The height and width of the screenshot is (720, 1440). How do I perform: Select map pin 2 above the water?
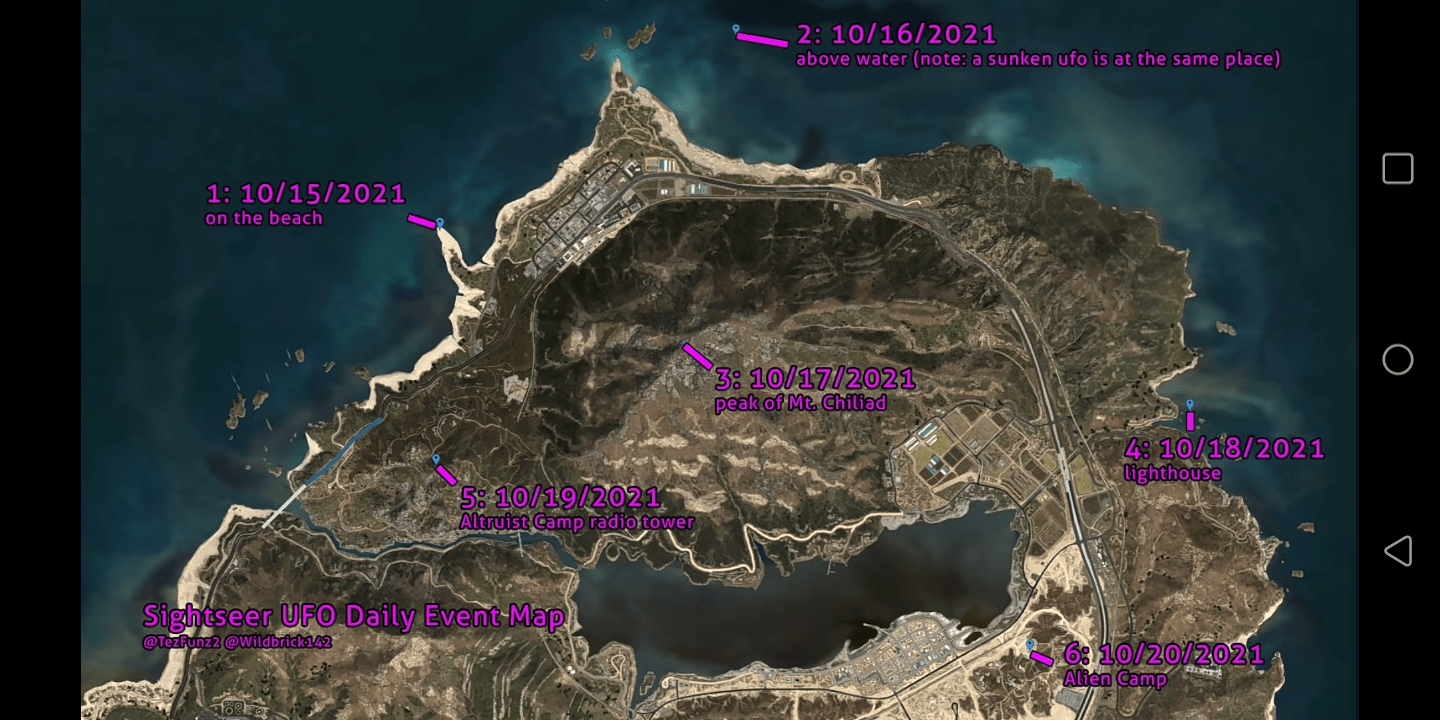pyautogui.click(x=737, y=30)
